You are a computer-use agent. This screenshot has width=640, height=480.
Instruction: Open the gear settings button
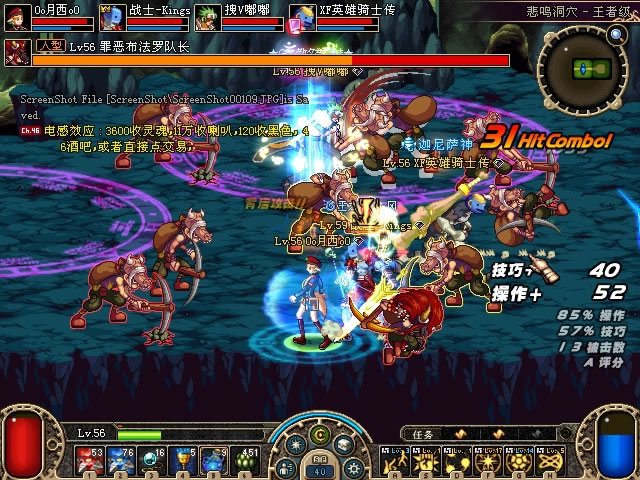(353, 467)
